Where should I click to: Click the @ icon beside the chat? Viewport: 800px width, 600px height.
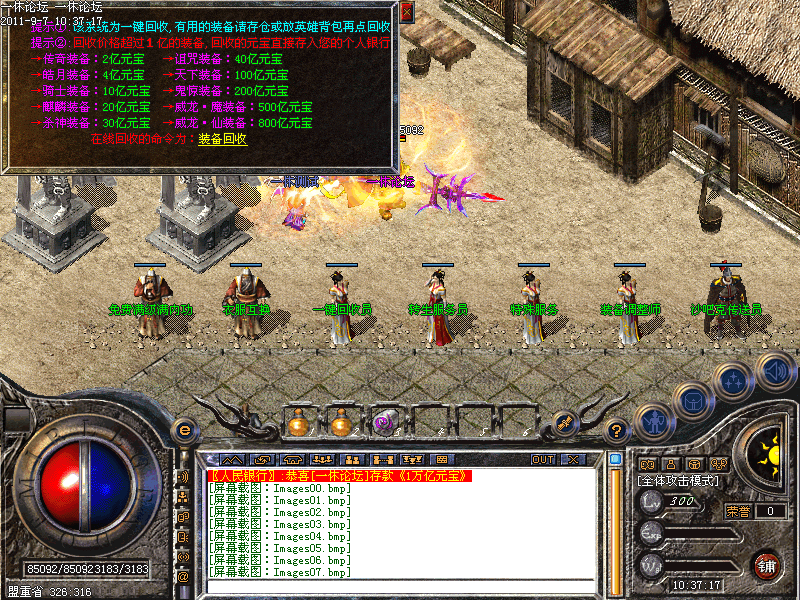click(183, 576)
